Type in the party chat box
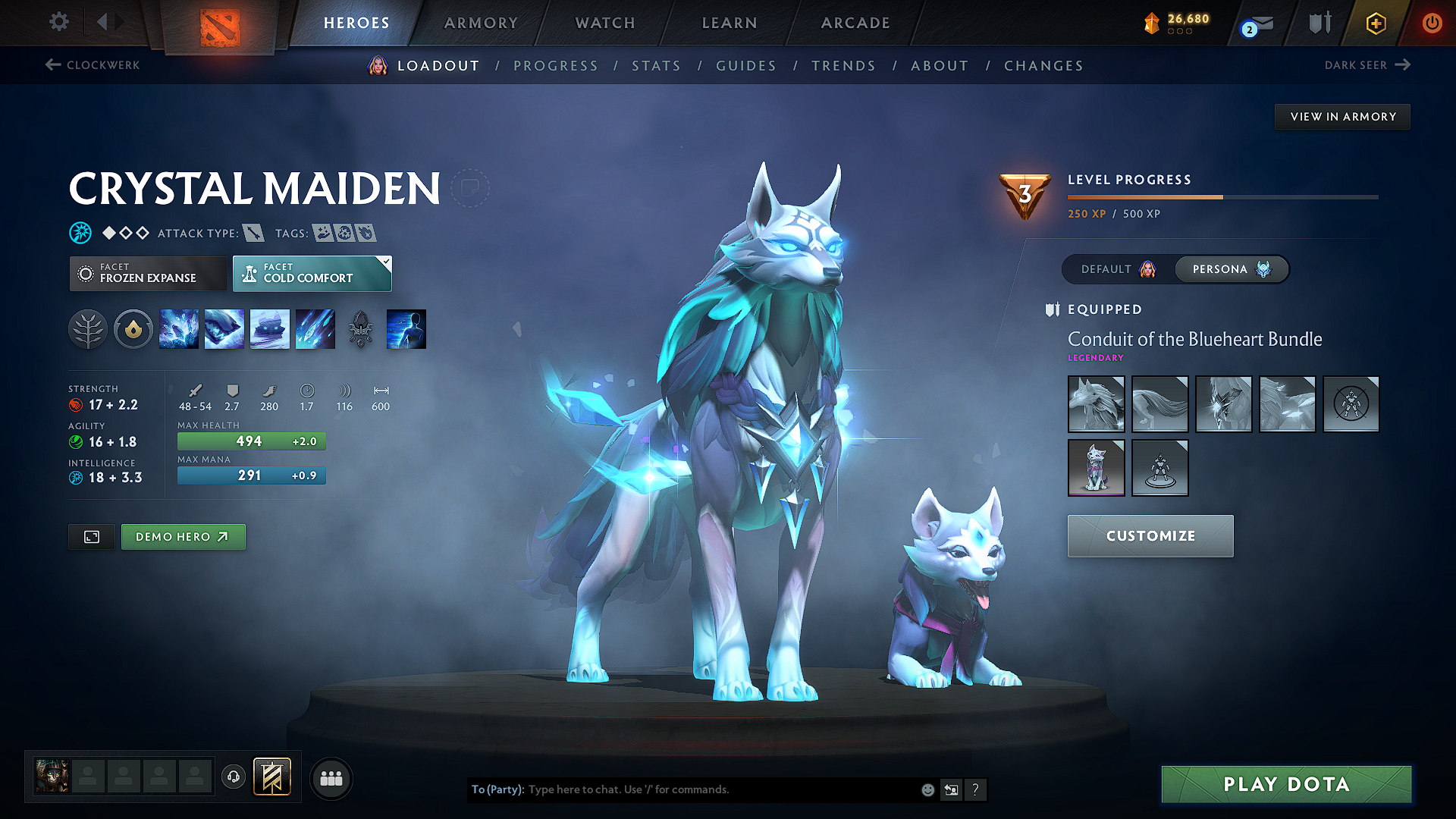 (720, 789)
